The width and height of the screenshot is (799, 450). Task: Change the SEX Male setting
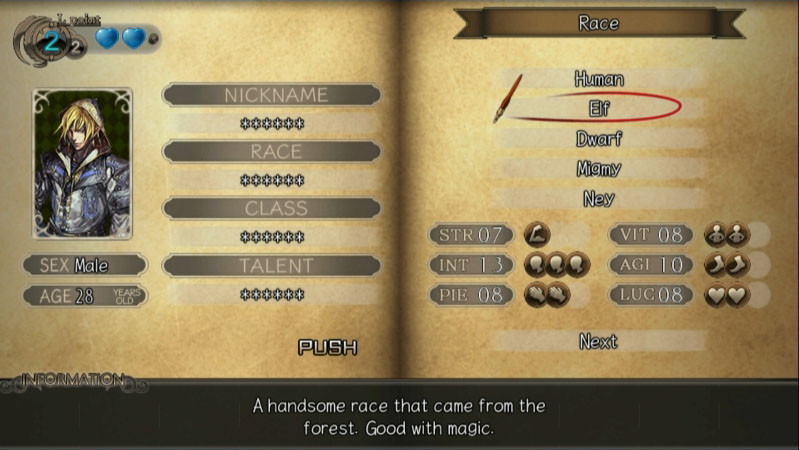click(84, 265)
